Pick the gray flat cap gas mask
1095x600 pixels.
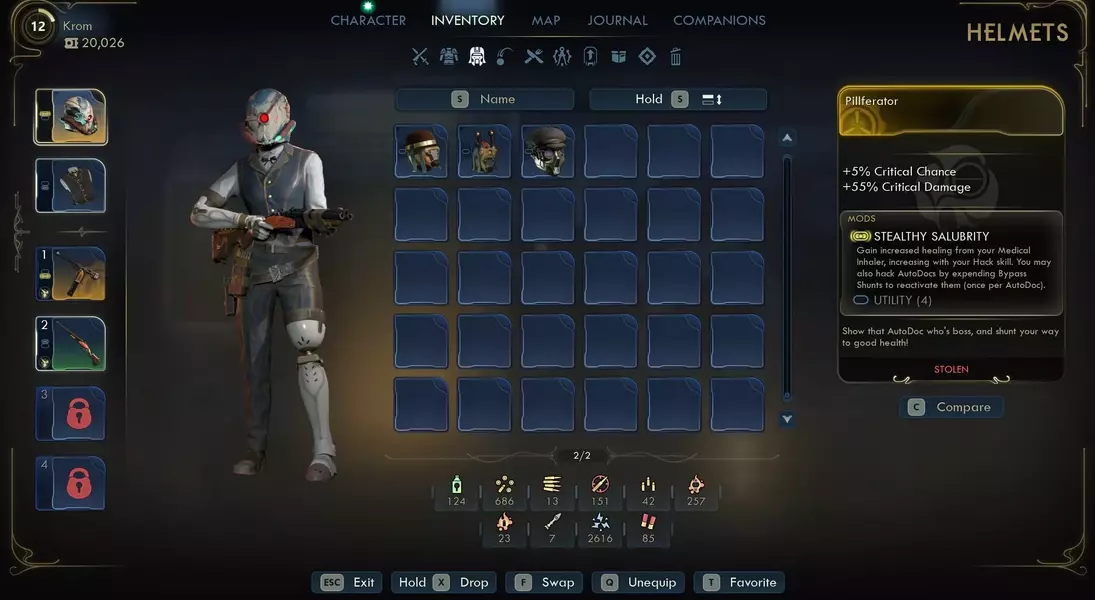click(x=548, y=151)
